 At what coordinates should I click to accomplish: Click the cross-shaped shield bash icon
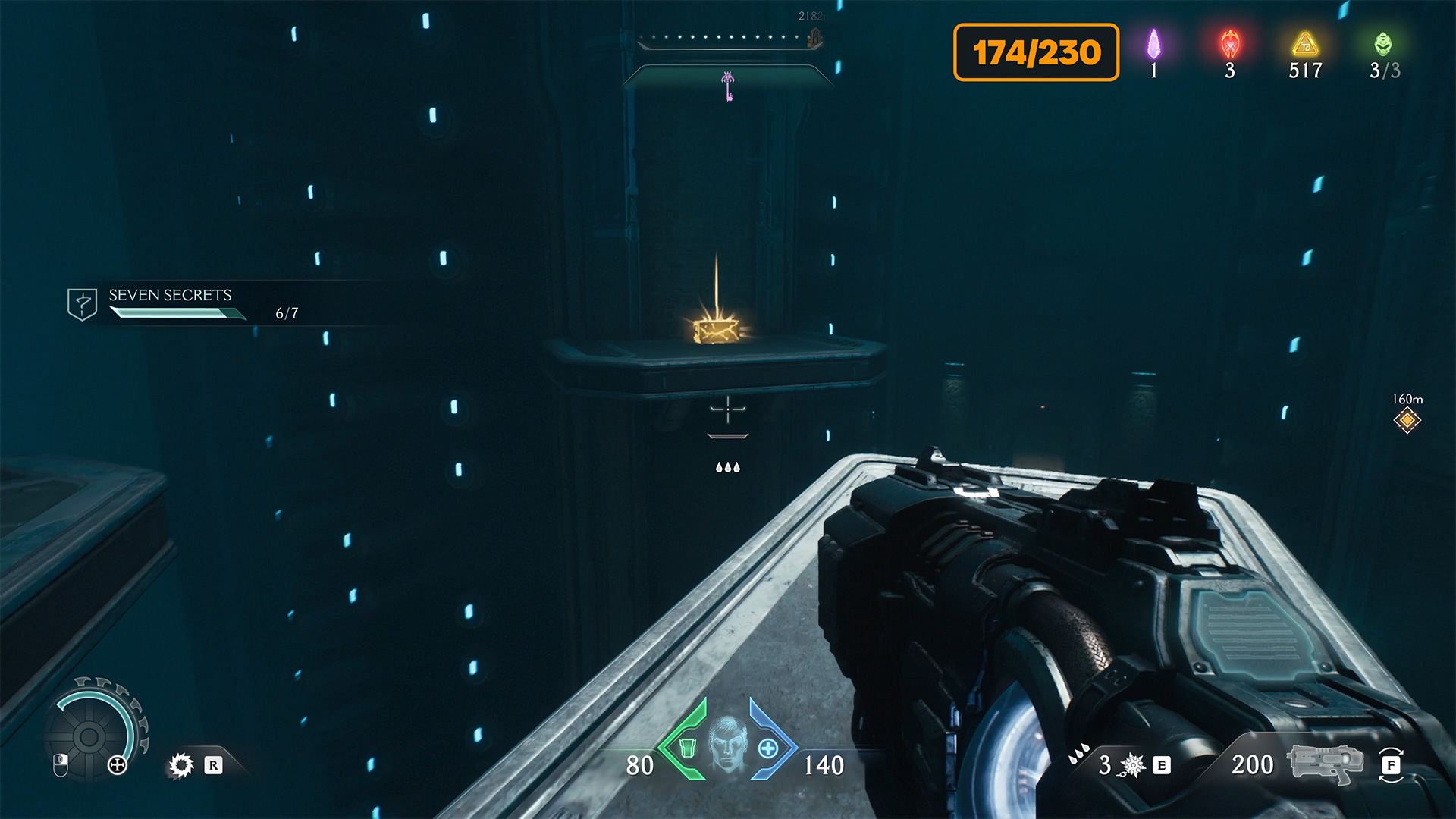(118, 765)
